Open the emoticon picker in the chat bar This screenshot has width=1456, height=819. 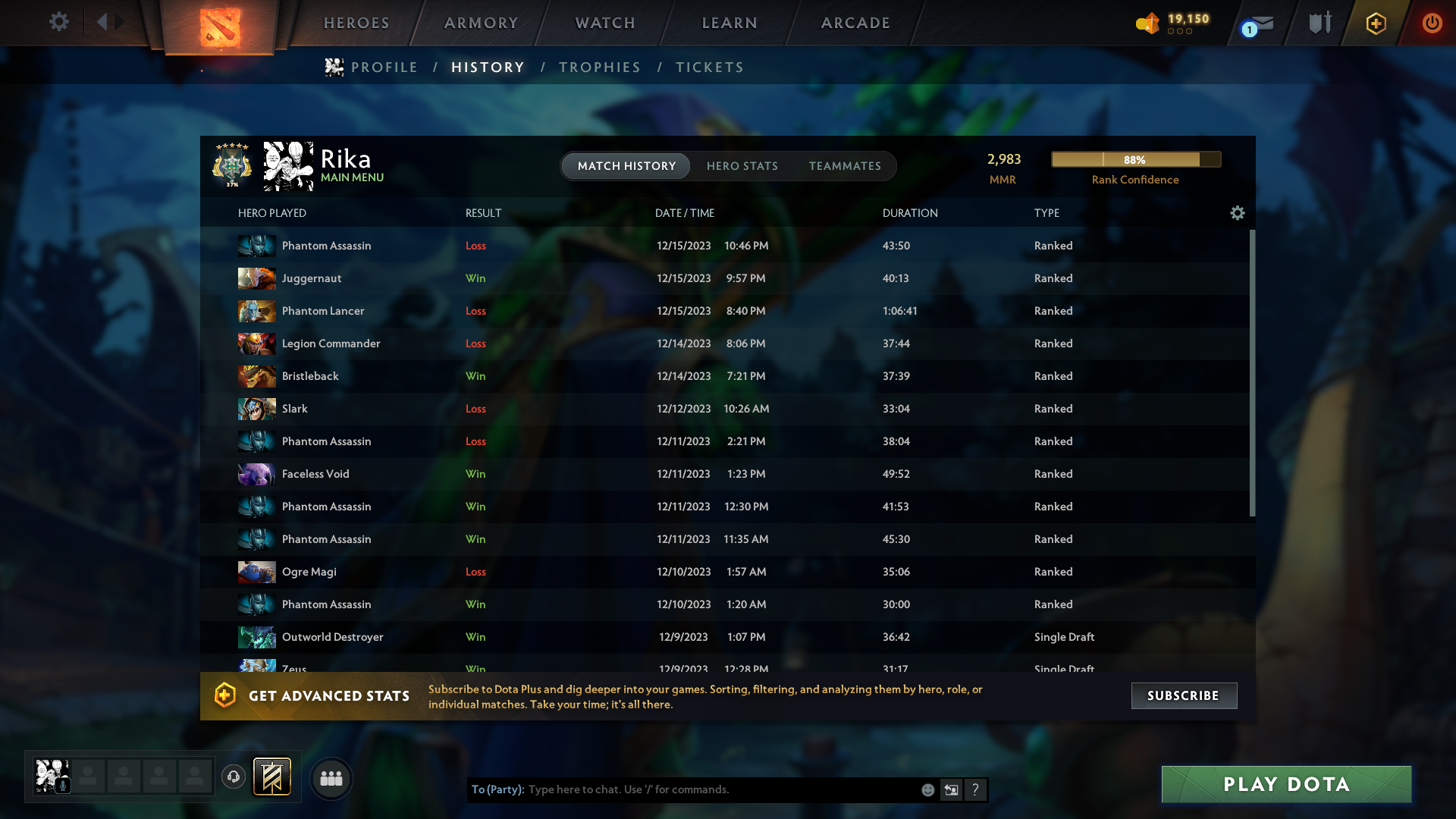(927, 789)
